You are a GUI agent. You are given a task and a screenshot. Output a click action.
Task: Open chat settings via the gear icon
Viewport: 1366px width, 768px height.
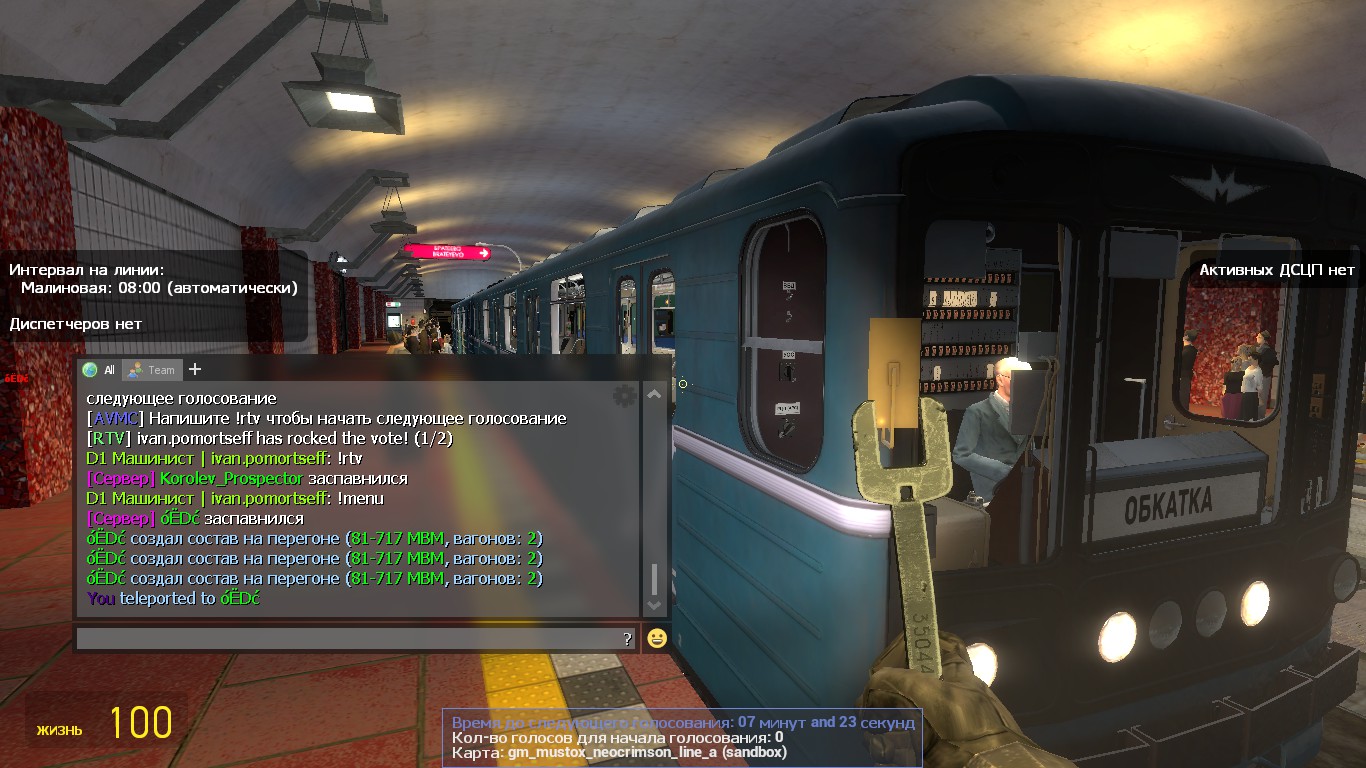pos(625,396)
